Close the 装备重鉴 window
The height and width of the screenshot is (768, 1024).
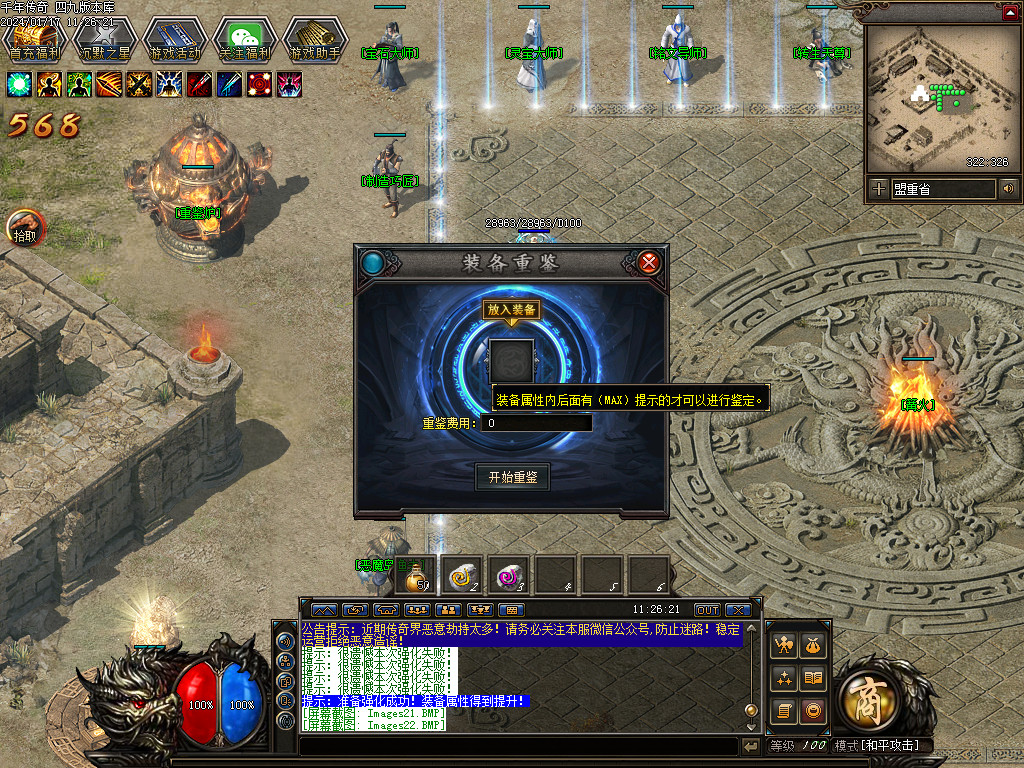coord(649,263)
